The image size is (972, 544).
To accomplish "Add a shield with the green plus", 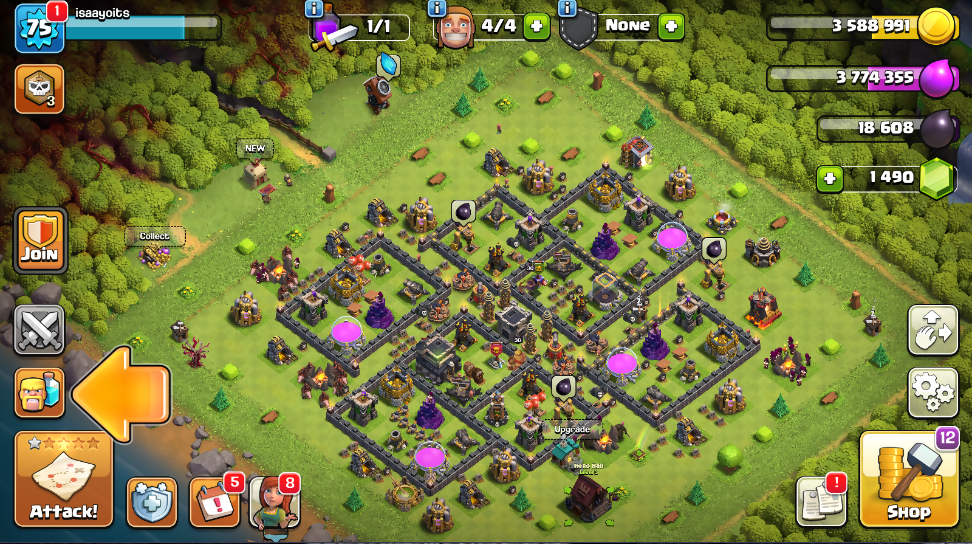I will pos(670,27).
